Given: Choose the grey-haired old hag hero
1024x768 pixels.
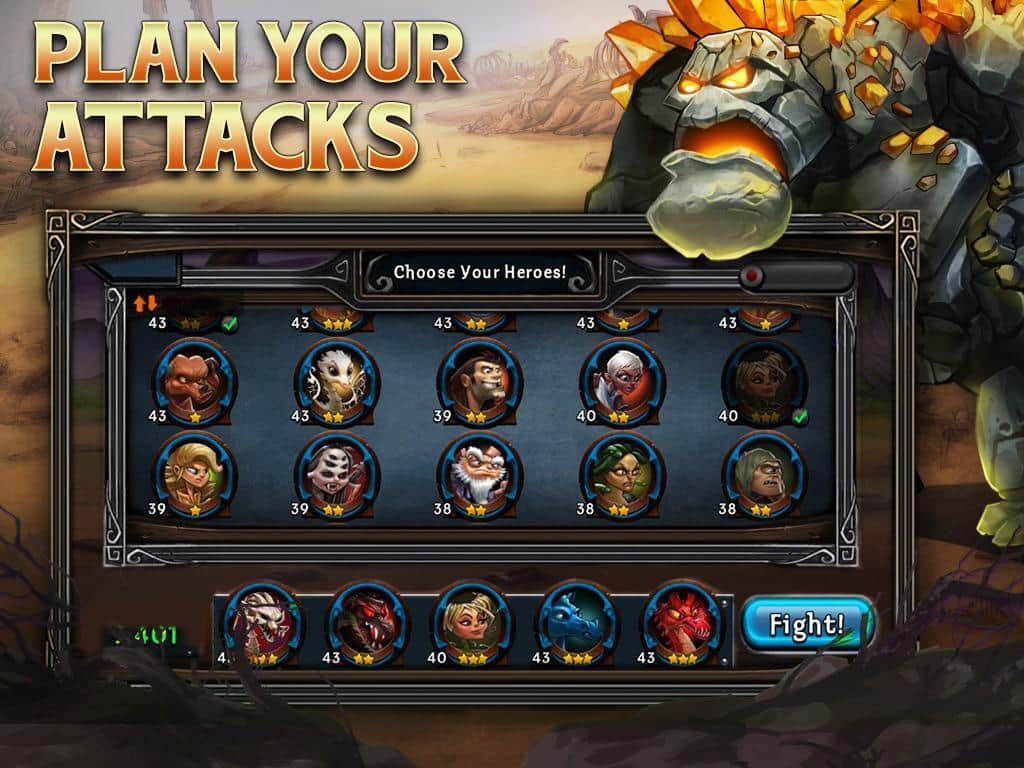Looking at the screenshot, I should click(x=765, y=471).
